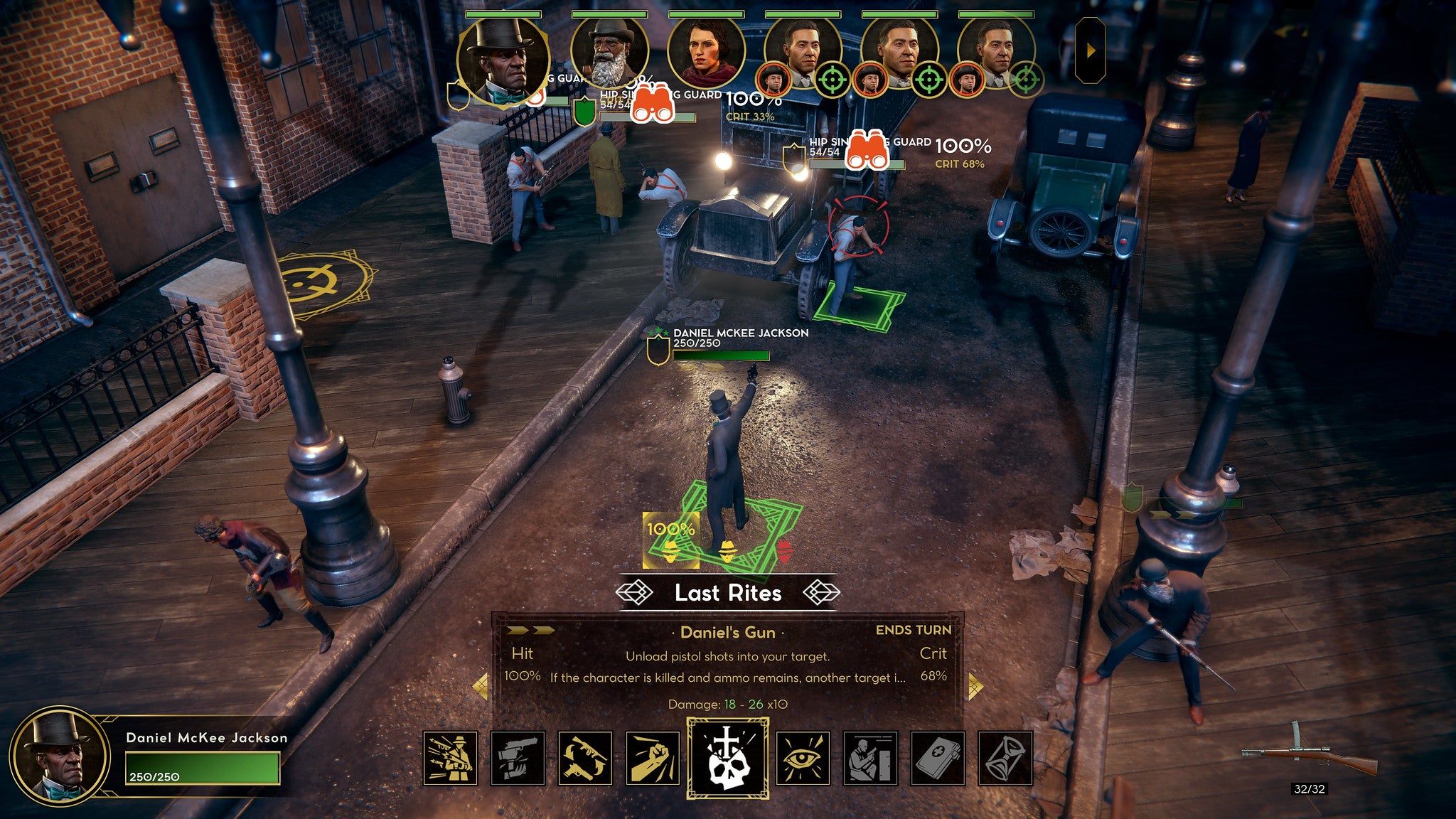This screenshot has width=1456, height=819.
Task: Choose the greyed pistol hand-off ability
Action: click(518, 759)
